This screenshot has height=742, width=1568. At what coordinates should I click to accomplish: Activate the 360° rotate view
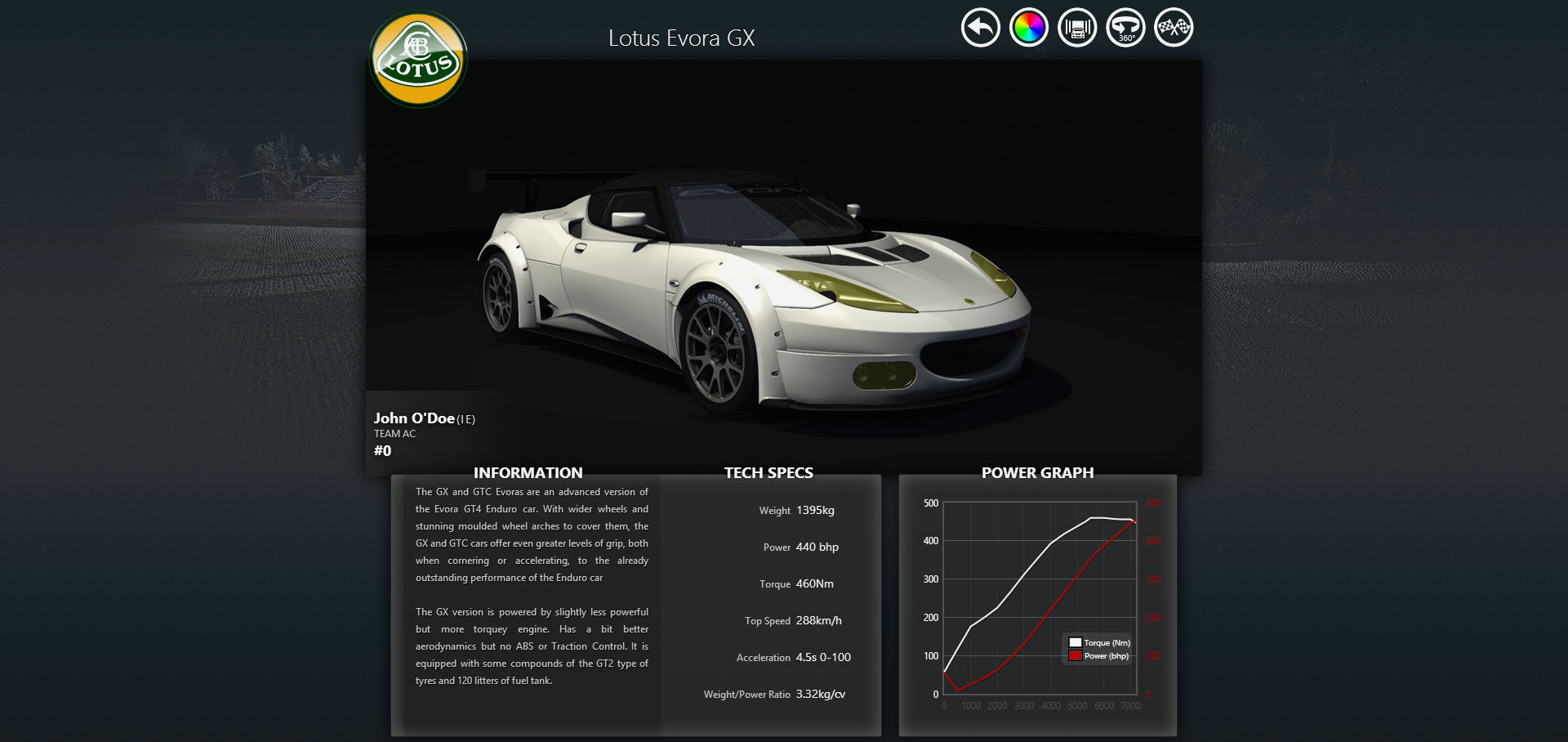tap(1125, 28)
